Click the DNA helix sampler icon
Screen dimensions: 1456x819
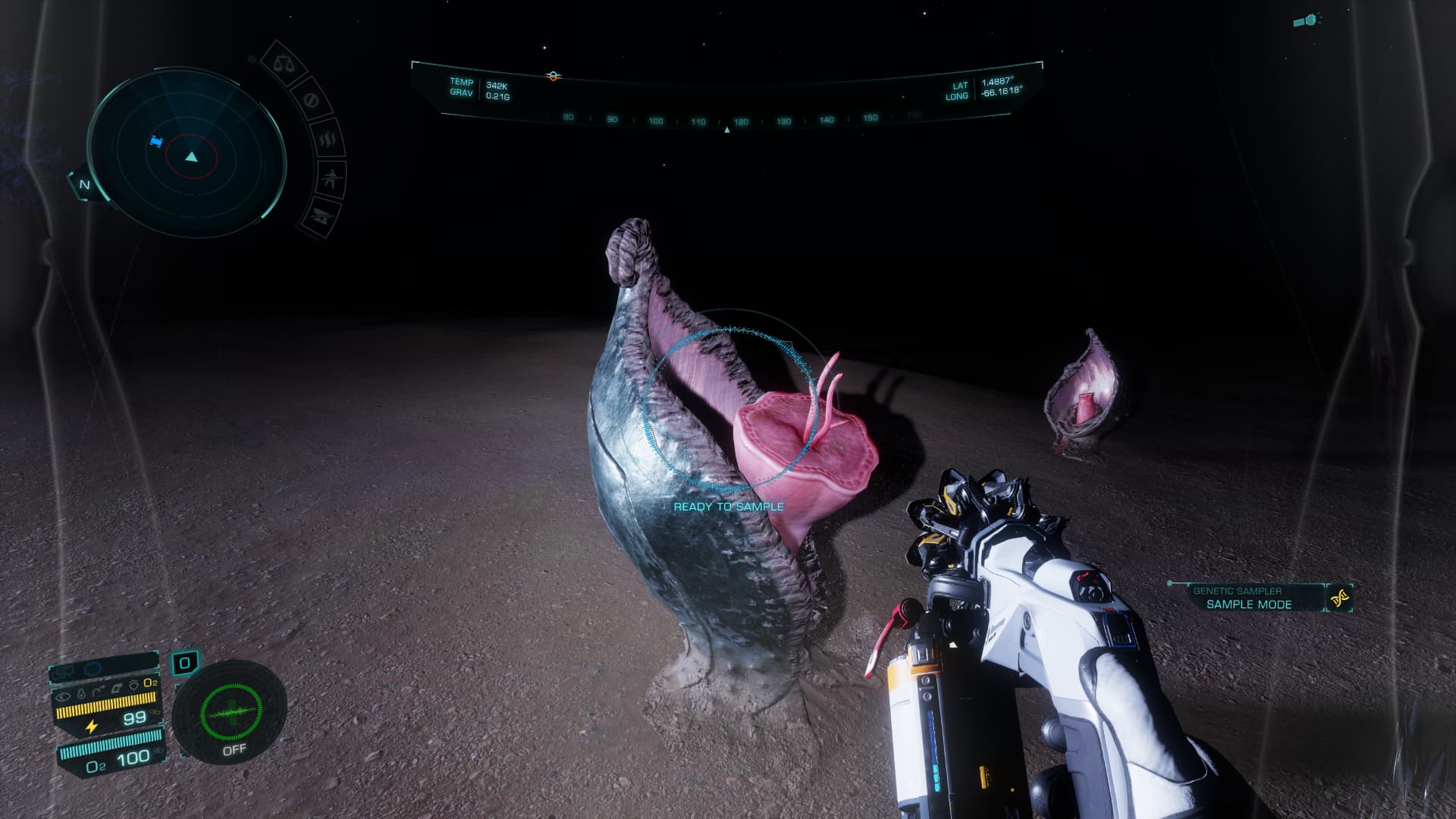(1340, 598)
